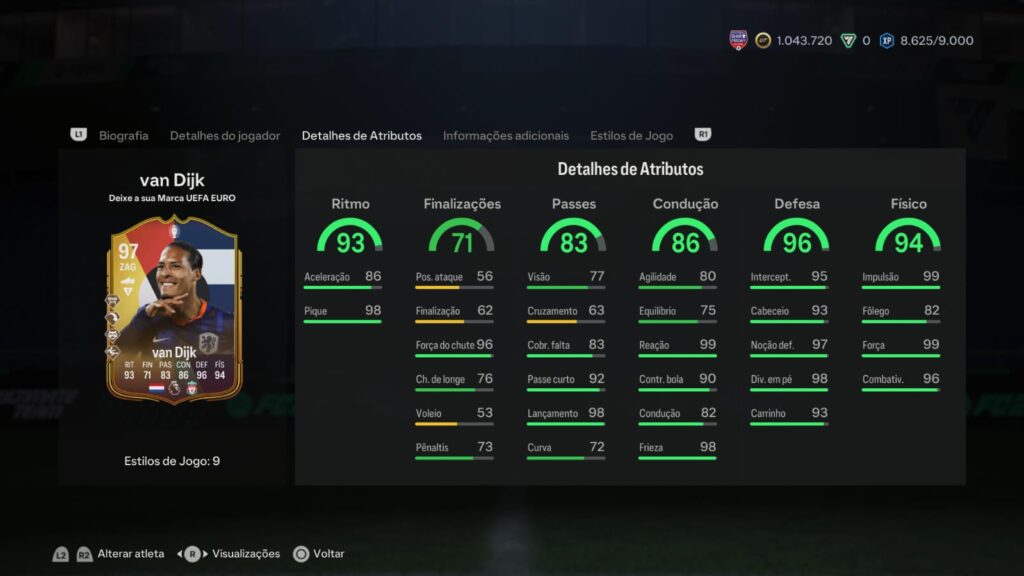
Task: Select the van Dijk player card
Action: pyautogui.click(x=172, y=310)
